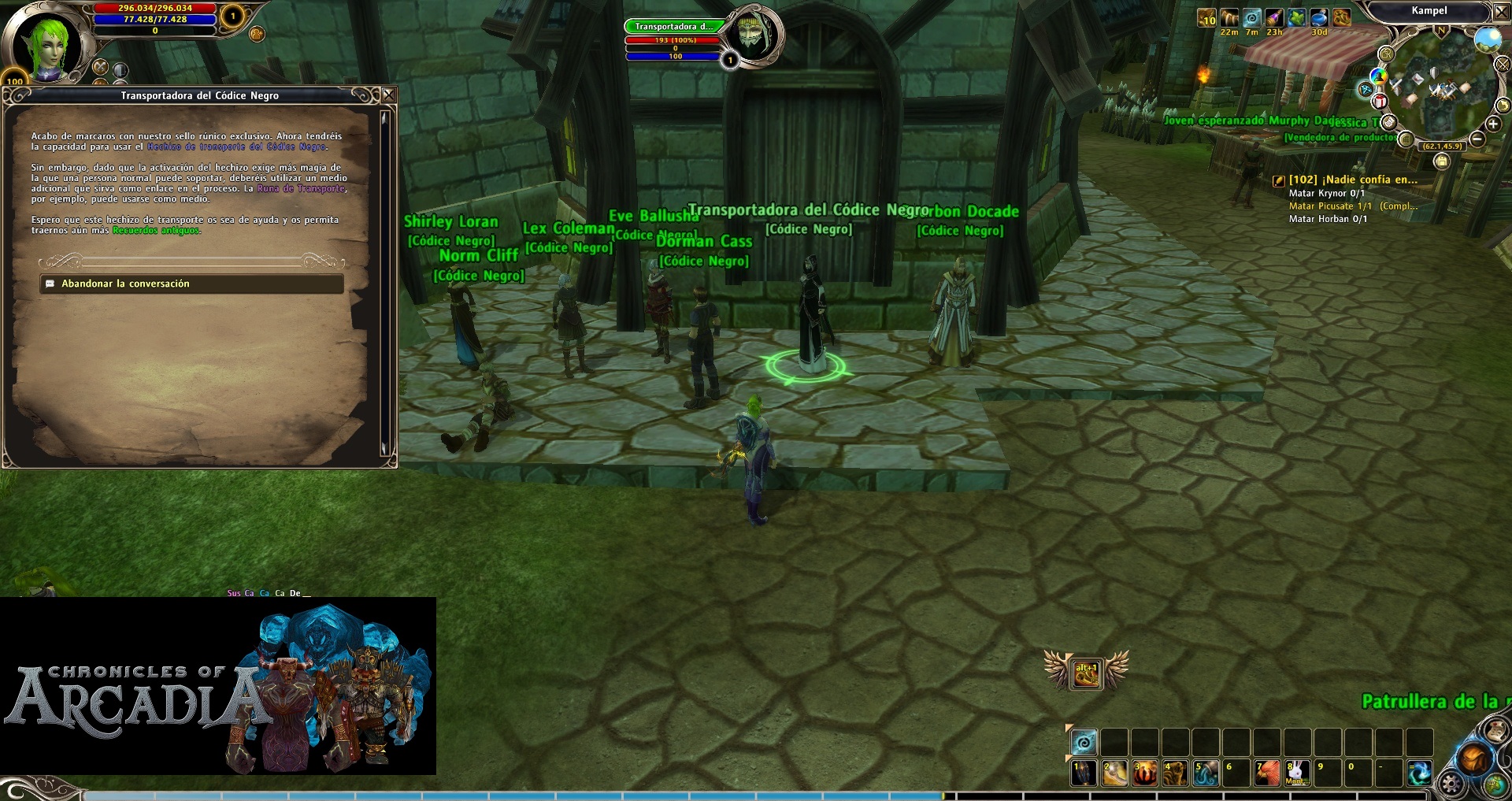
Task: Click the 'Recuerdos antiguos' green link
Action: pyautogui.click(x=157, y=231)
